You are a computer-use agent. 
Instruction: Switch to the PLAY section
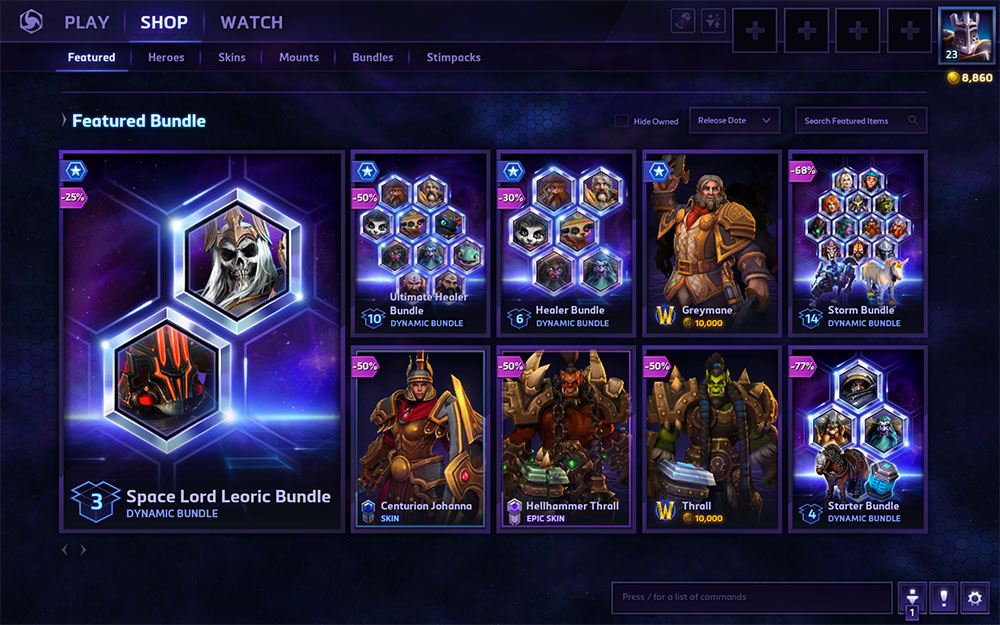coord(87,22)
